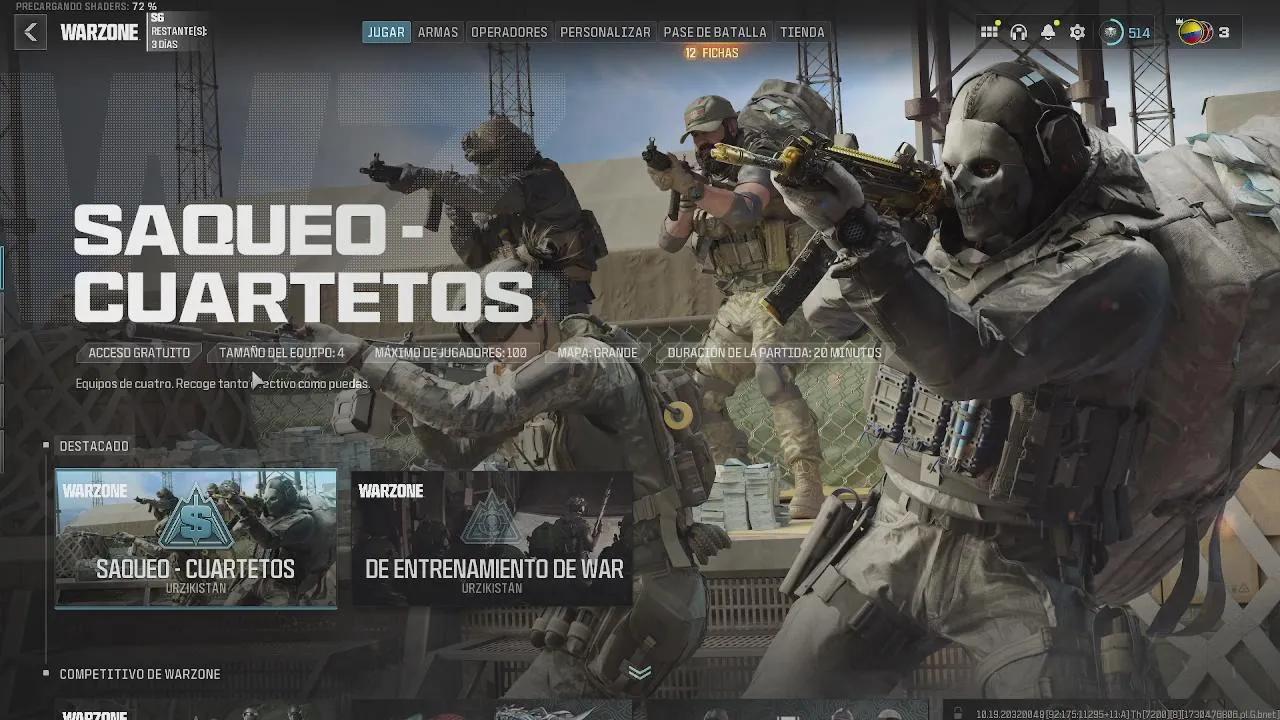Click the headset audio icon
The image size is (1280, 720).
[1019, 32]
